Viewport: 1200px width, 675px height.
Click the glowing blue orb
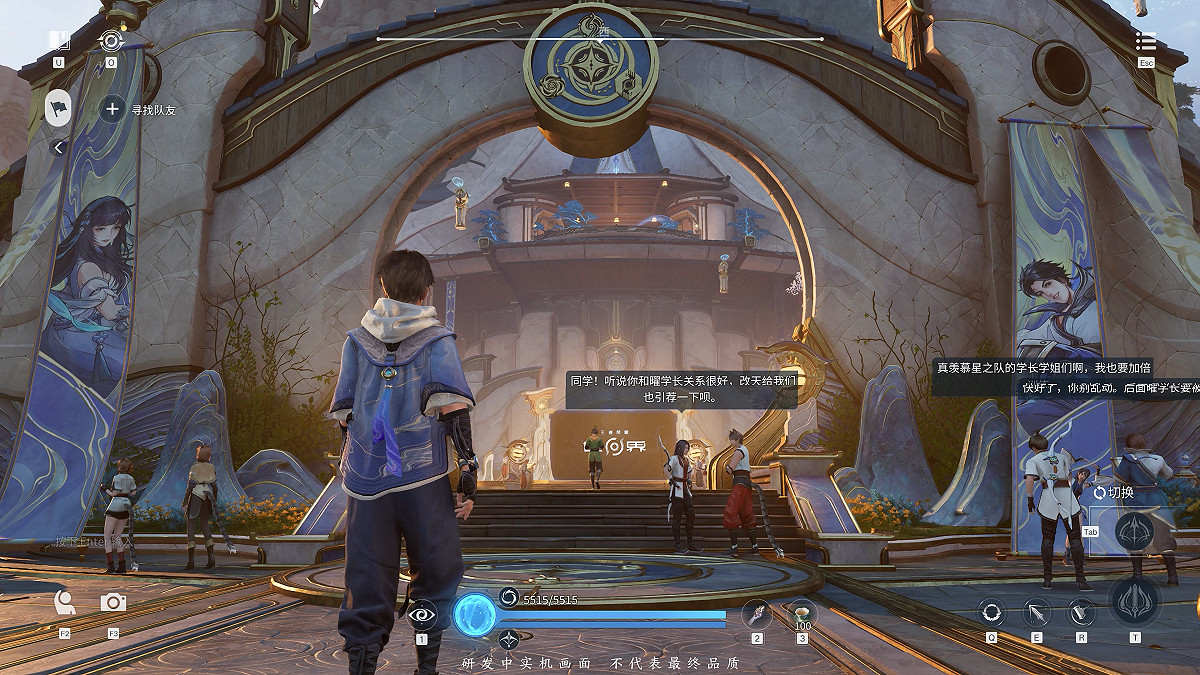(475, 614)
